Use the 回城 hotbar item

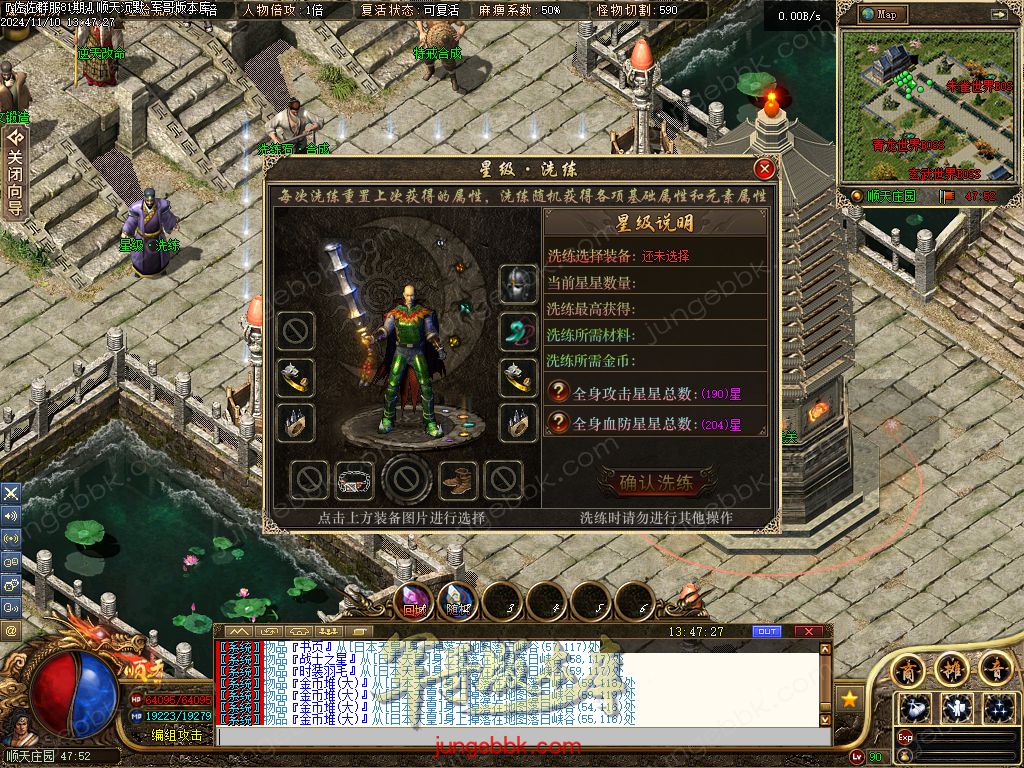(413, 602)
